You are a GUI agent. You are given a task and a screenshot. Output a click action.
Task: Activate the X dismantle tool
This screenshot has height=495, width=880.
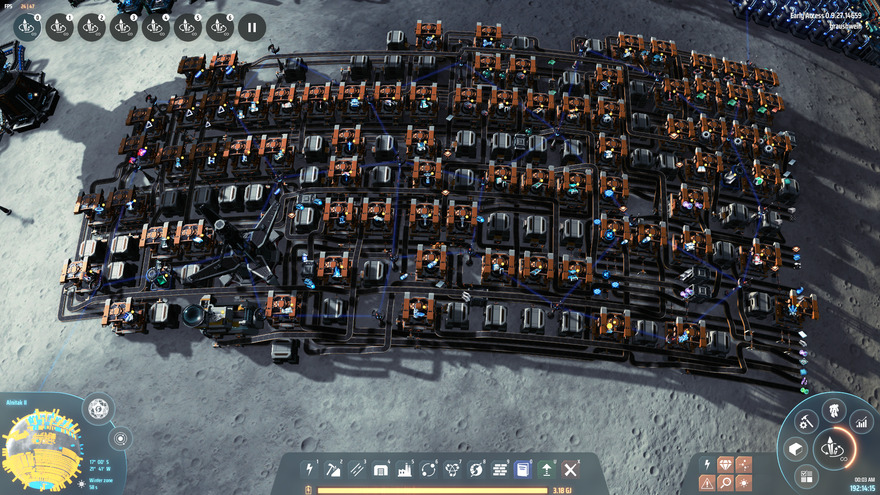click(x=571, y=469)
